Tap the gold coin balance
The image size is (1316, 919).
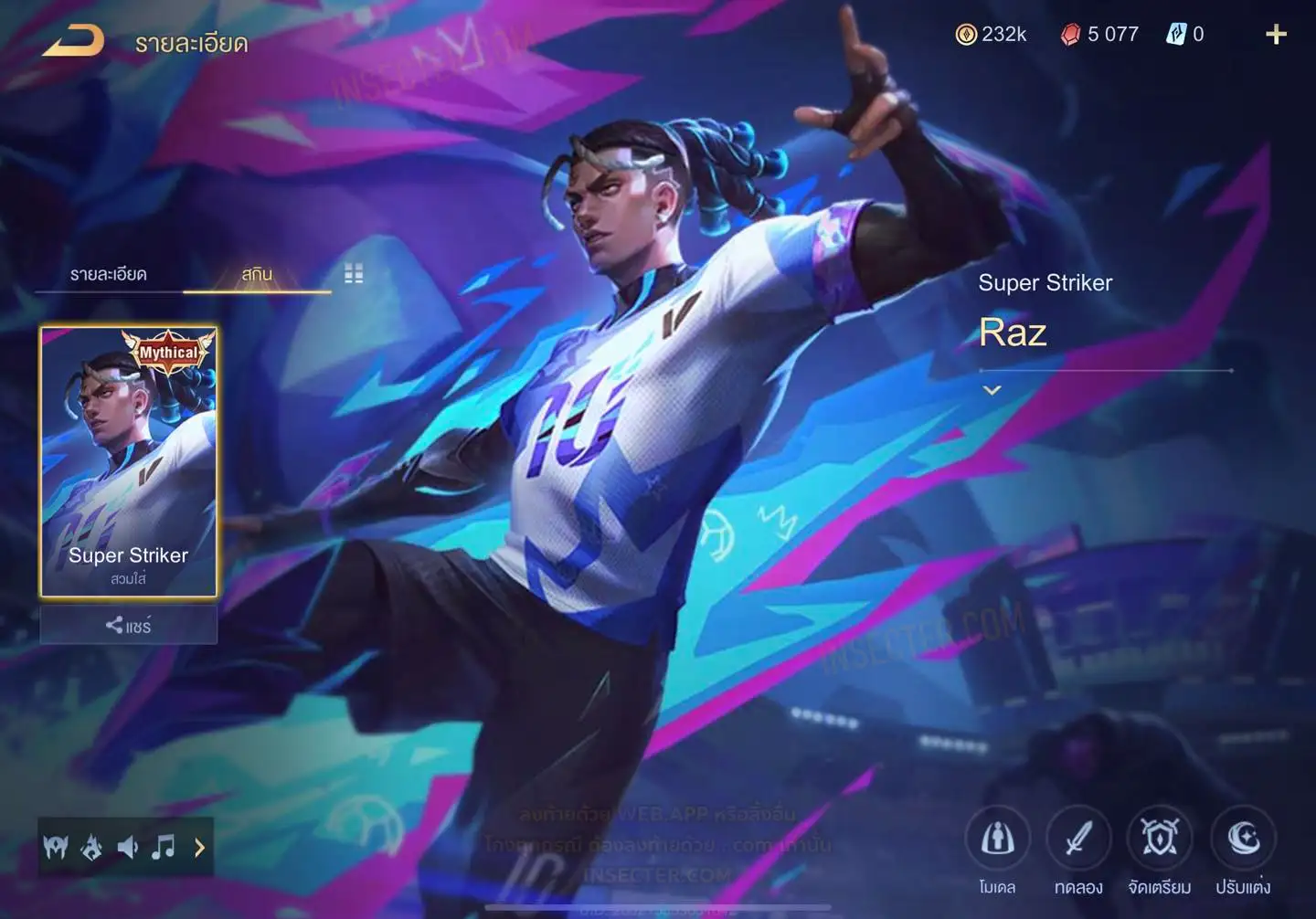tap(992, 35)
